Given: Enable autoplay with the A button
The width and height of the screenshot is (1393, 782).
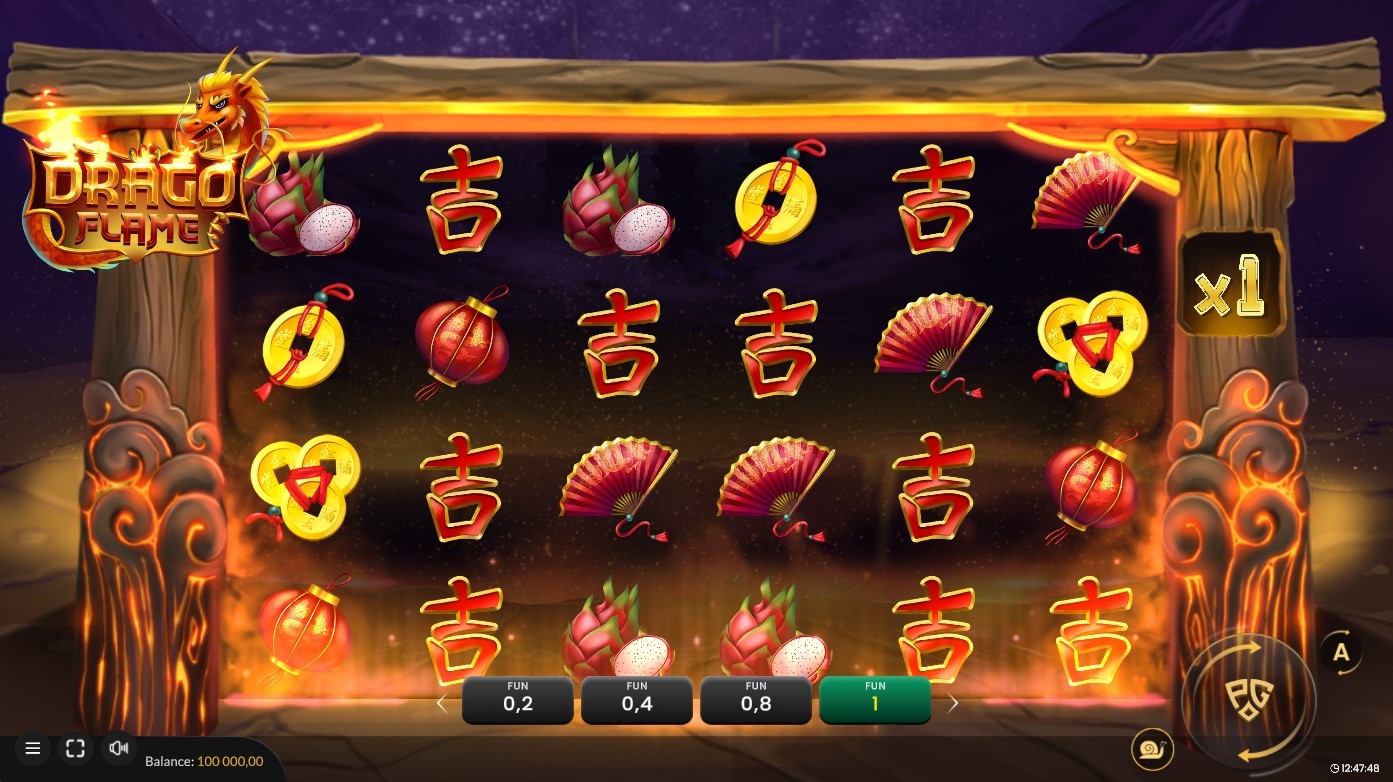Looking at the screenshot, I should tap(1341, 653).
